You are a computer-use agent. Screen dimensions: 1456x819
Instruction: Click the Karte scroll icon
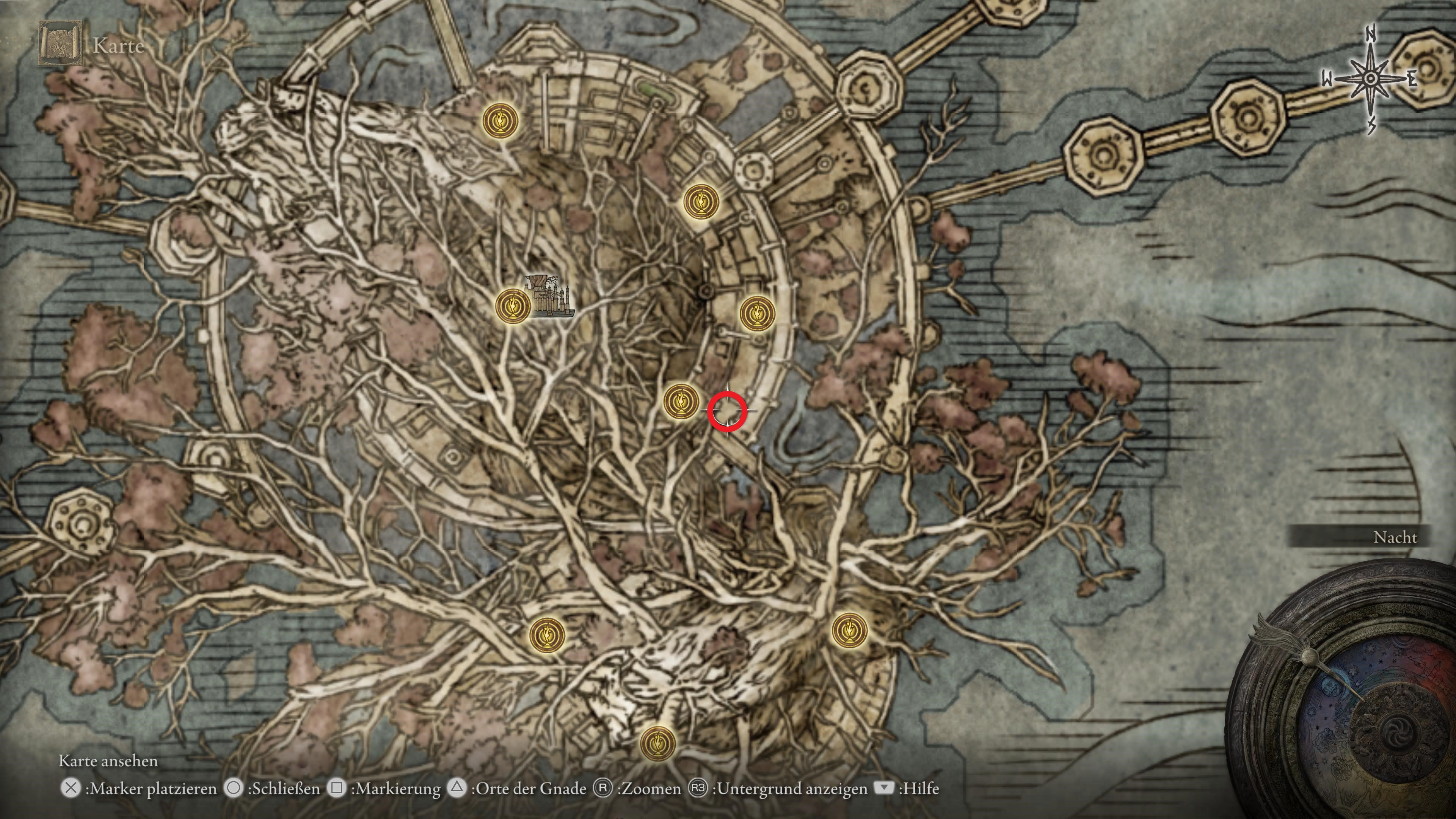coord(58,44)
